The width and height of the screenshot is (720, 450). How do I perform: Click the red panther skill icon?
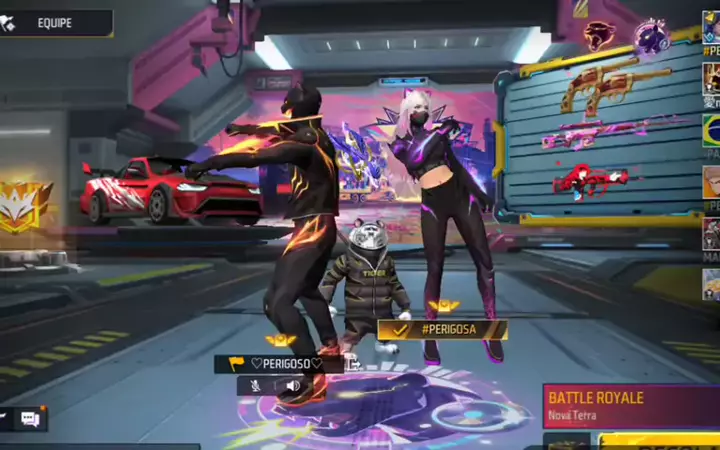(599, 35)
